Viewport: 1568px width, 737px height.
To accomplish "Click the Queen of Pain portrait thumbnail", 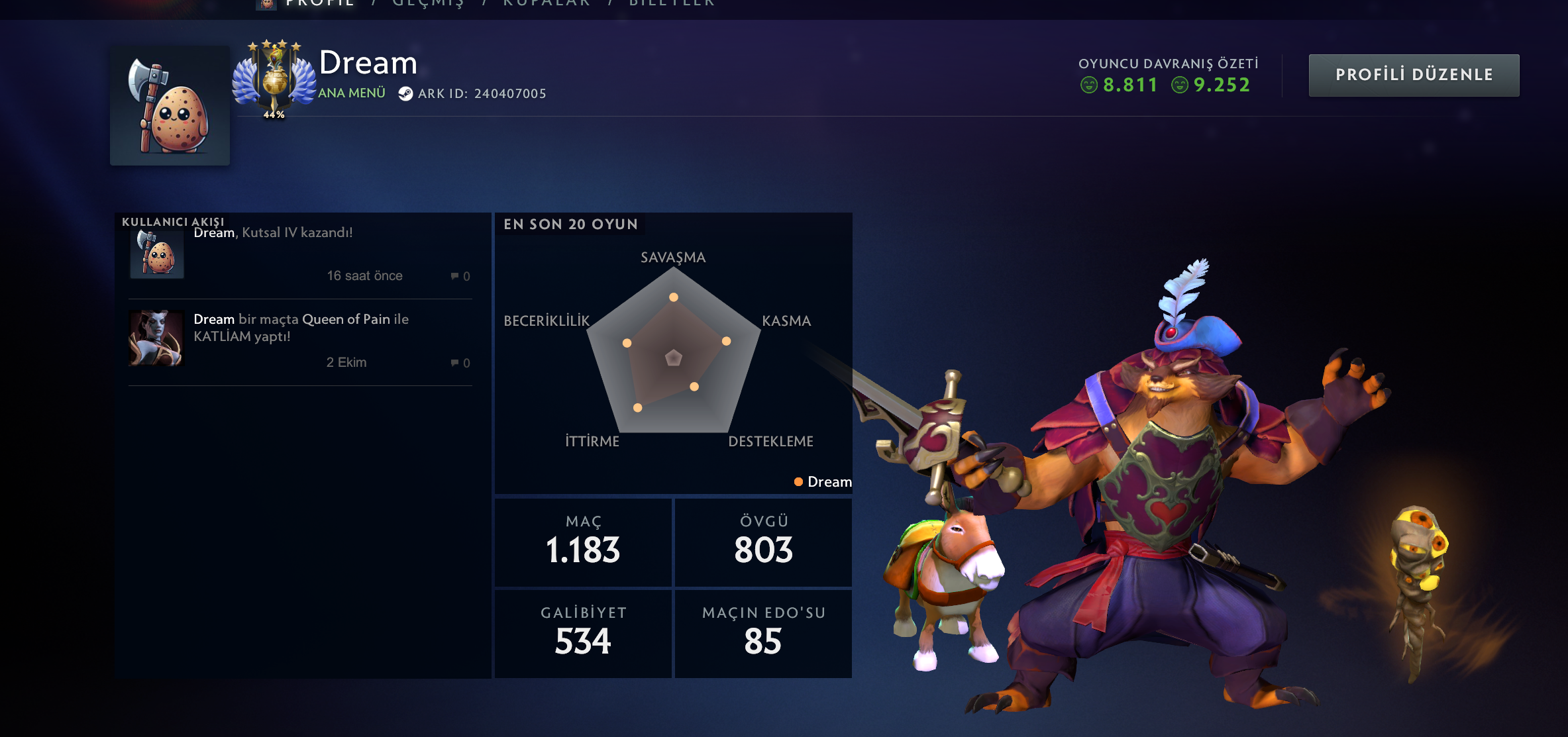I will [x=156, y=338].
